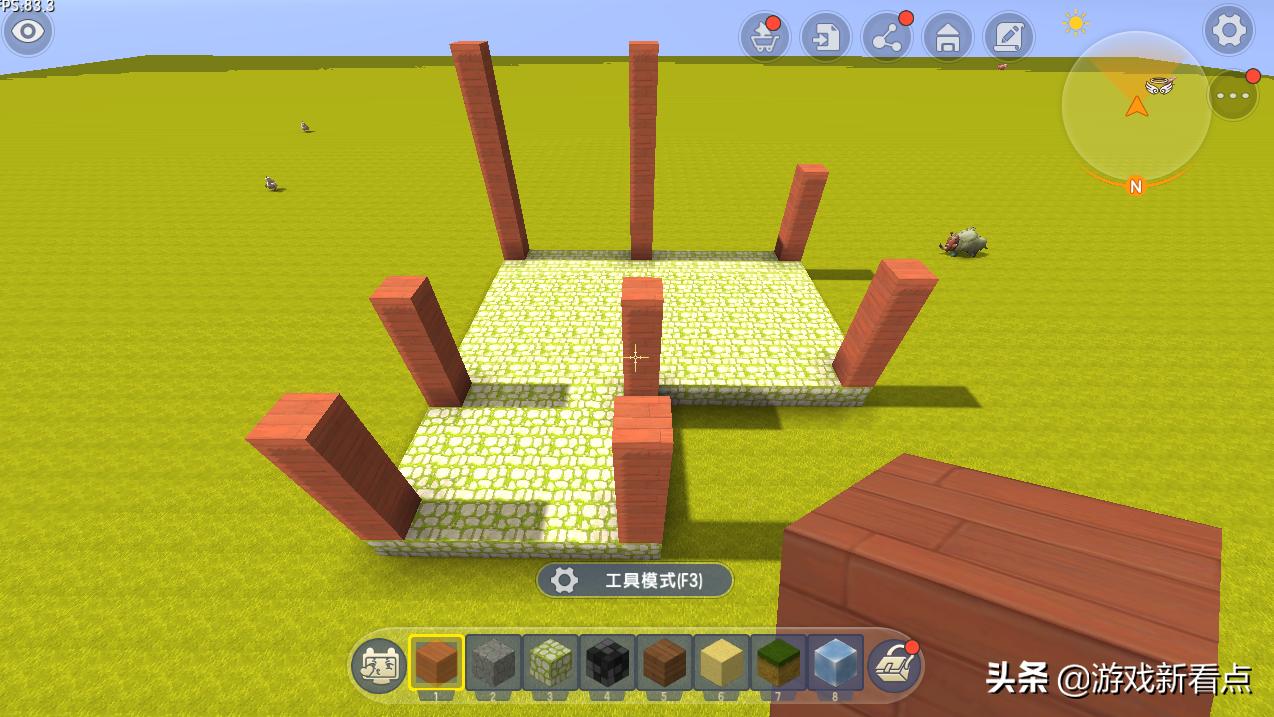This screenshot has height=717, width=1274.
Task: Select the ice block slot
Action: (835, 663)
